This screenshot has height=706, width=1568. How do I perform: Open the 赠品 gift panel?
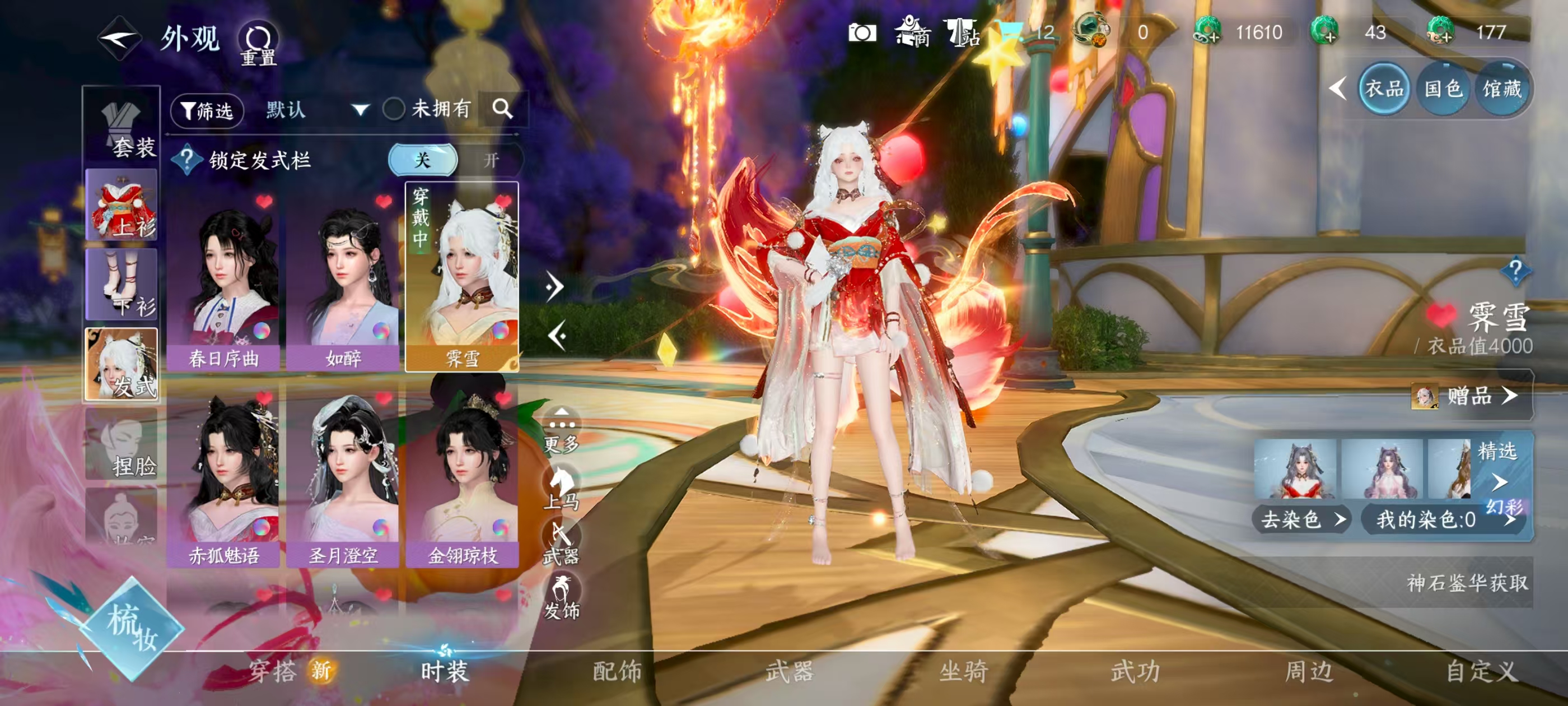(1469, 396)
